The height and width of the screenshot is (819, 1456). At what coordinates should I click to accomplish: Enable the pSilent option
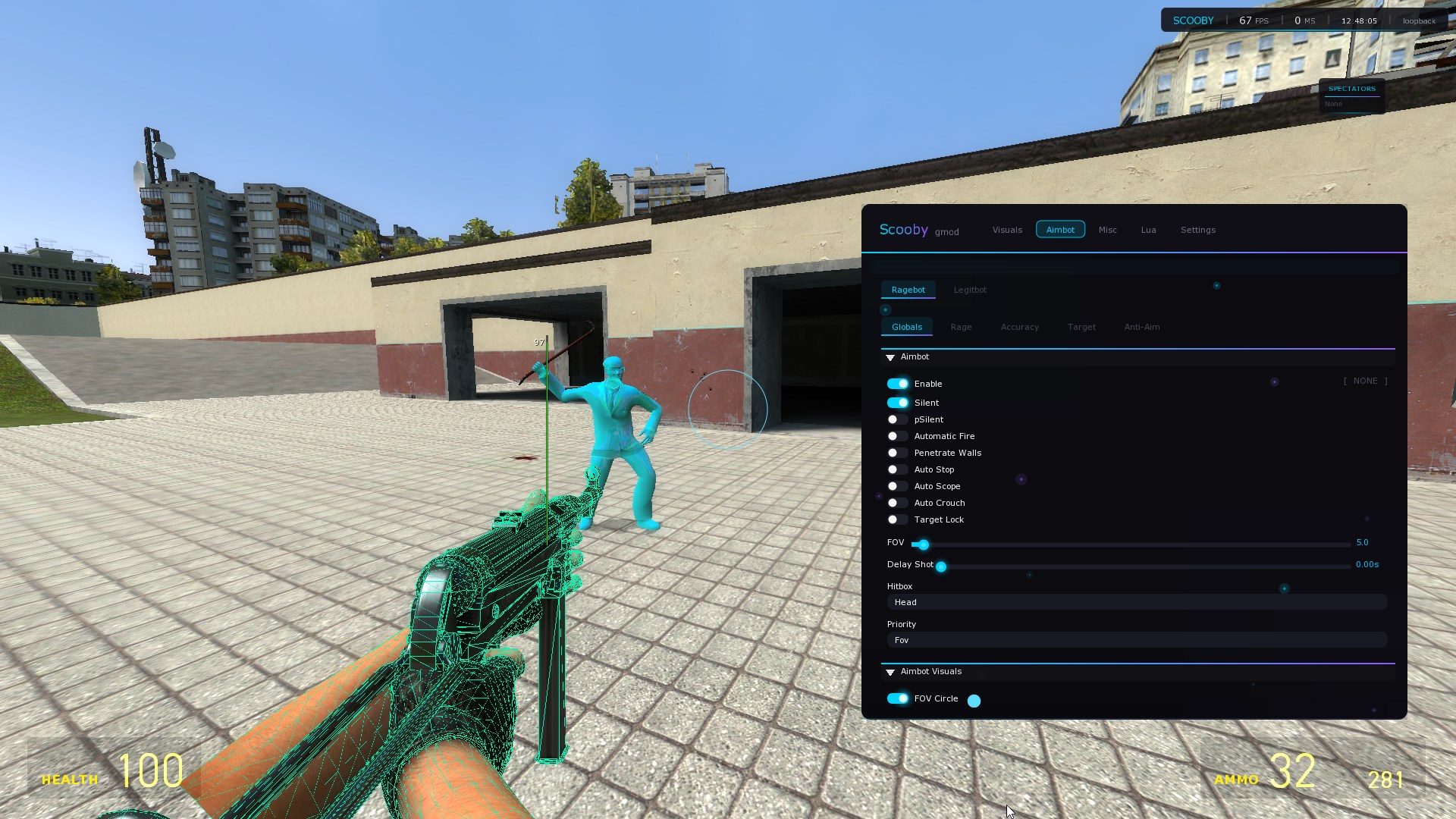tap(897, 419)
